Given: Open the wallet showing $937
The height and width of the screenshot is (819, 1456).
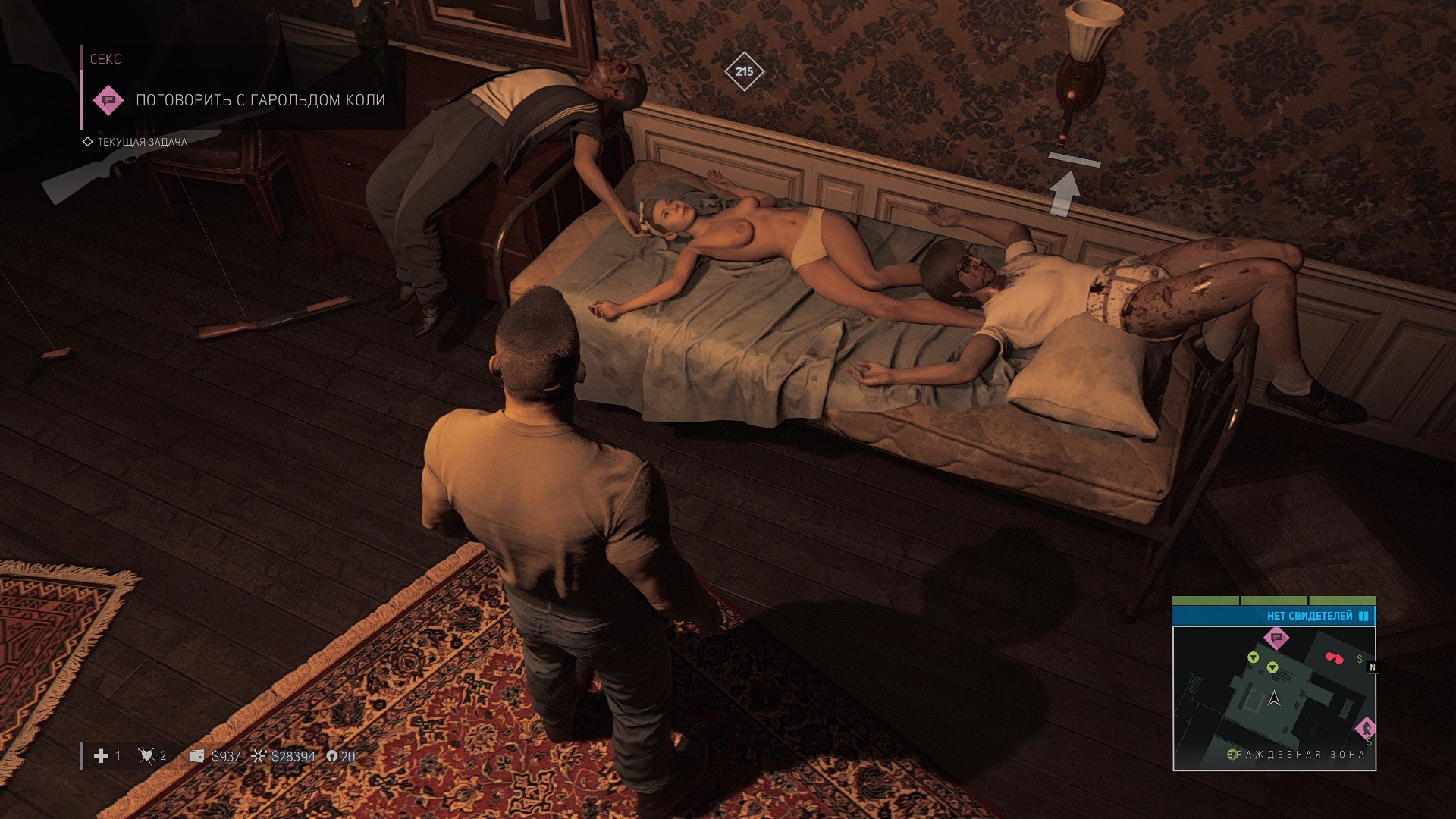Looking at the screenshot, I should click(x=196, y=756).
